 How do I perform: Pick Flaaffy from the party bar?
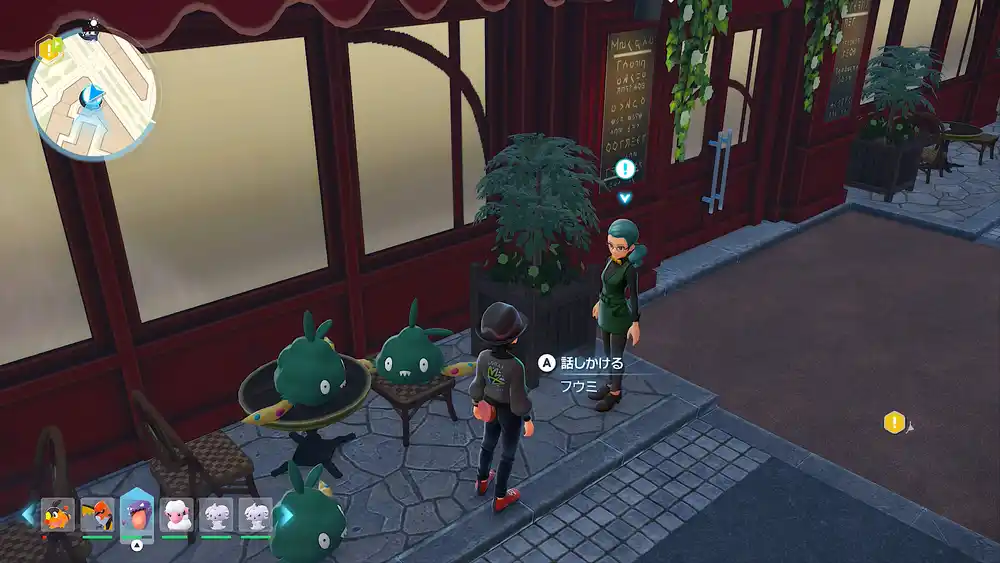(x=177, y=515)
